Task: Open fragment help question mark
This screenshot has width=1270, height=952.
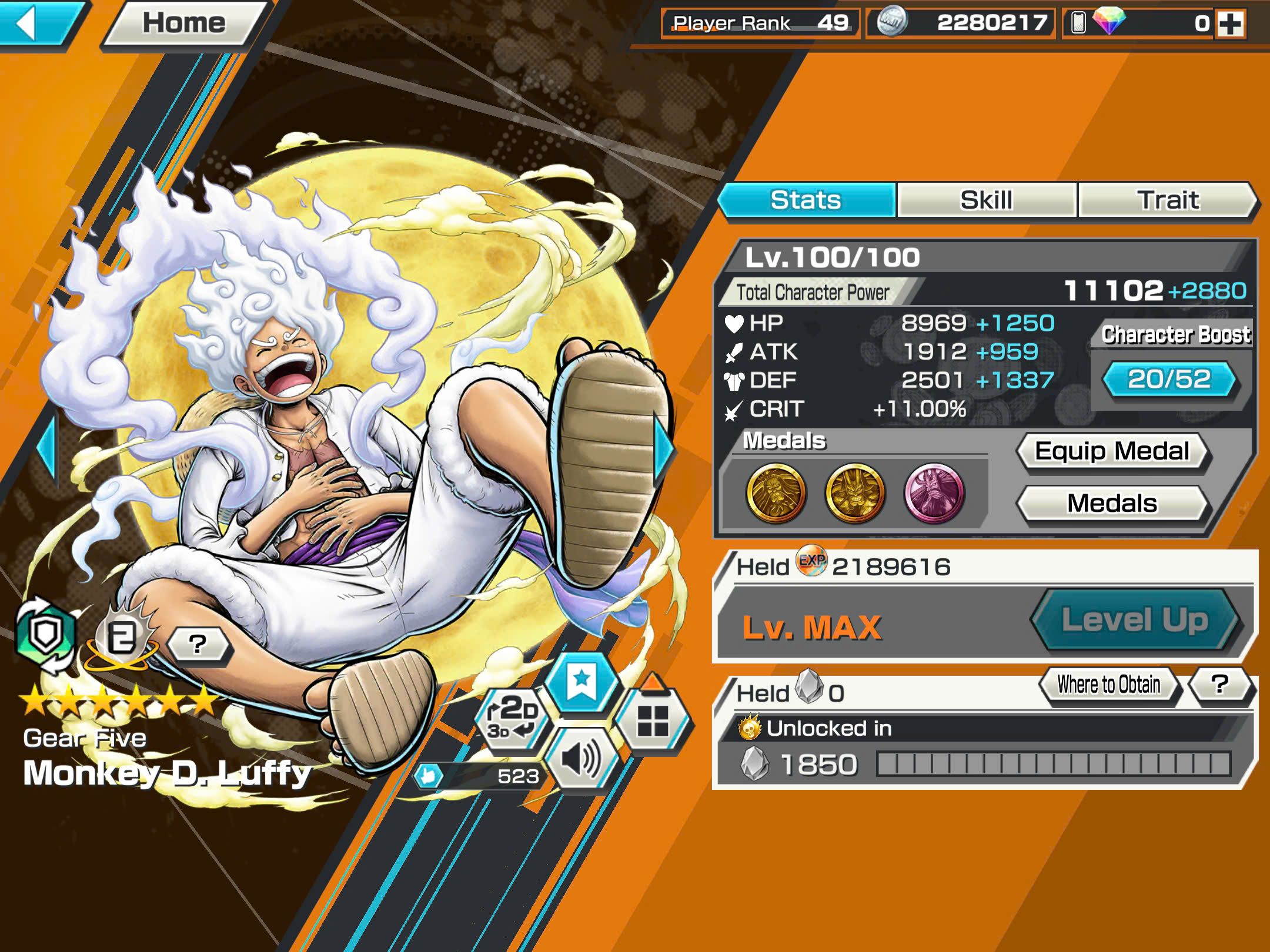Action: [x=1220, y=685]
